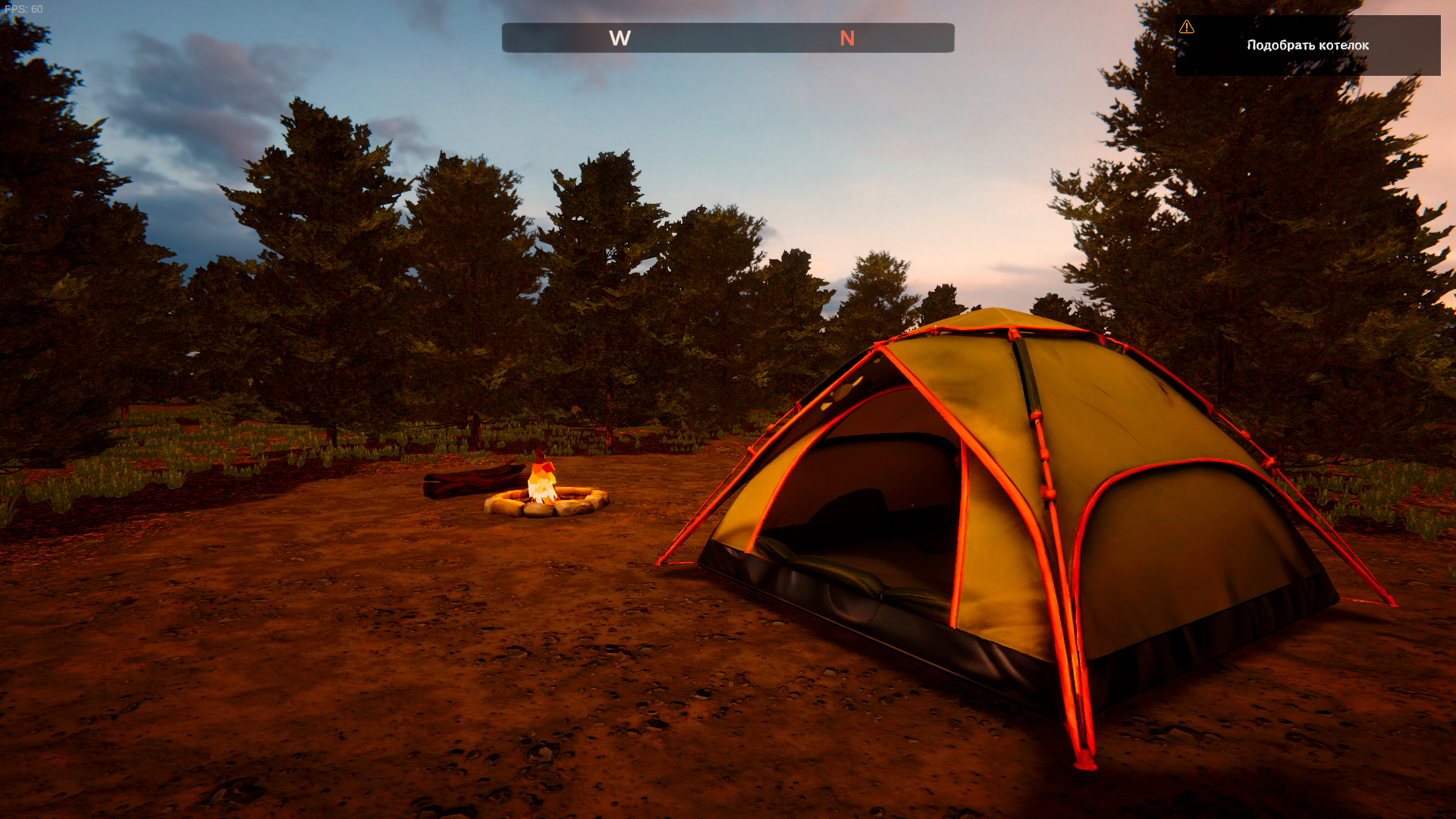Click the "Подобрать котелок" objective tracker

(1307, 45)
